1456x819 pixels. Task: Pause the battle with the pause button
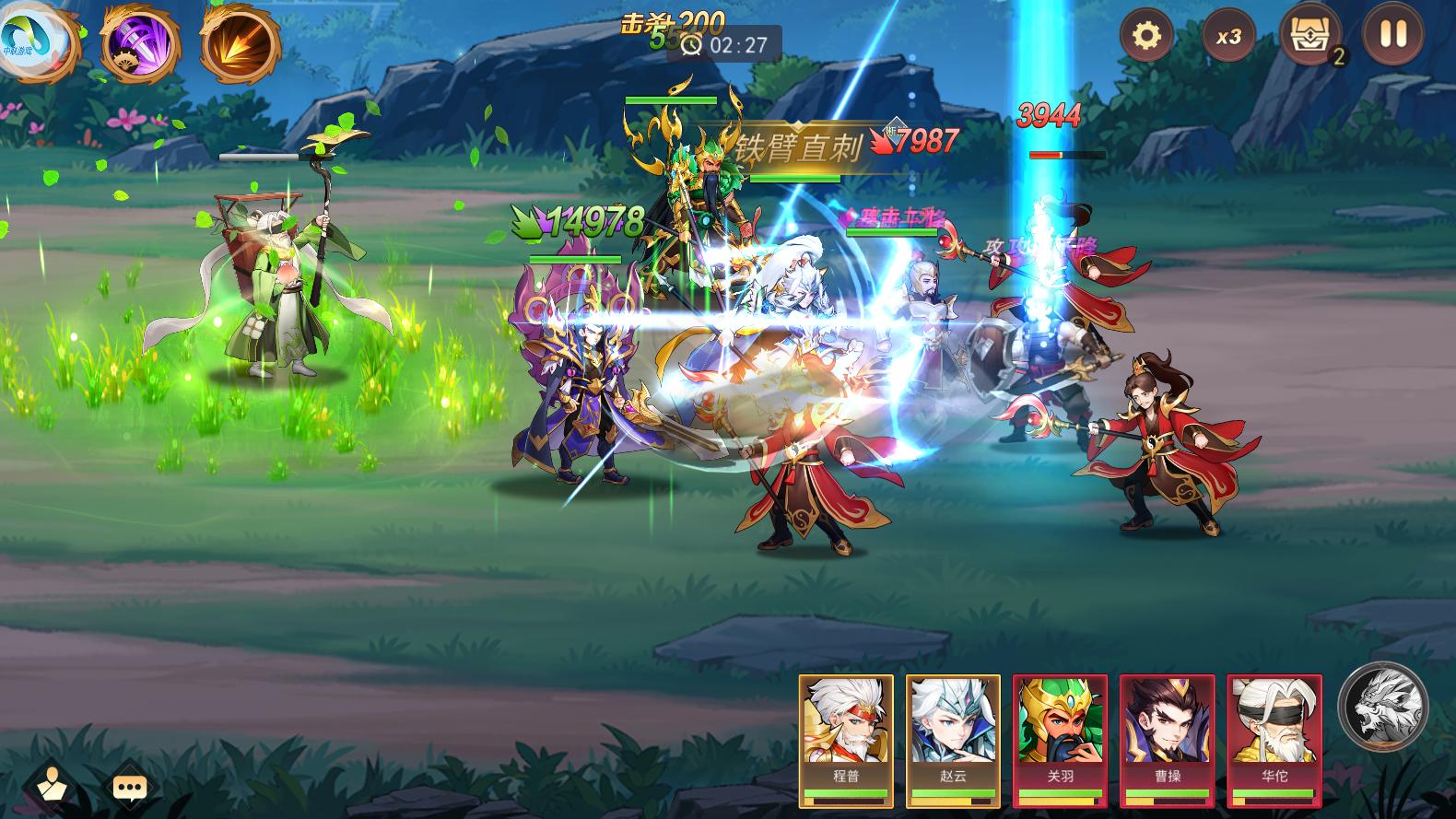click(x=1394, y=37)
